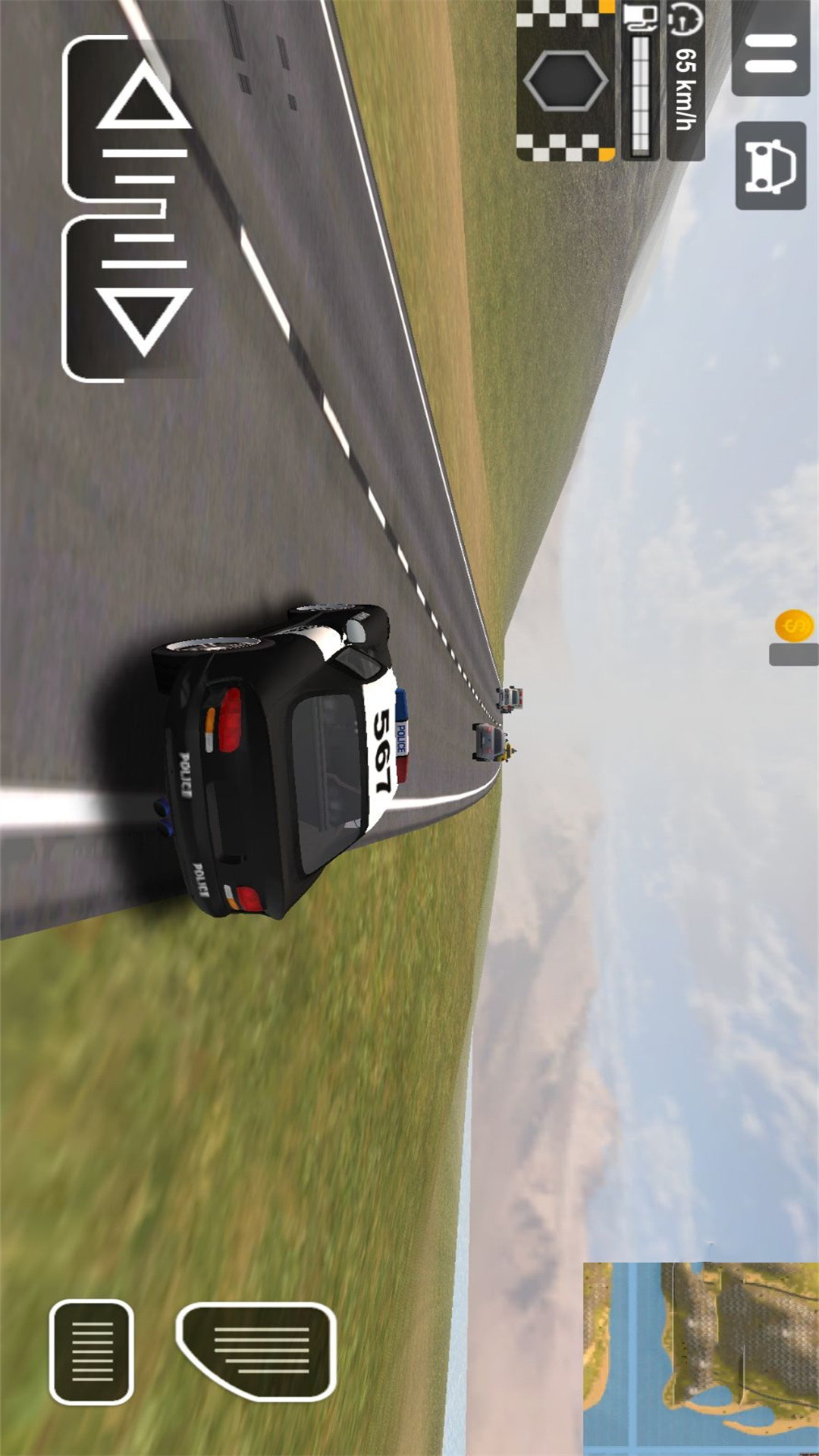Push the large gas pedal
This screenshot has width=819, height=1456.
pos(258,1350)
